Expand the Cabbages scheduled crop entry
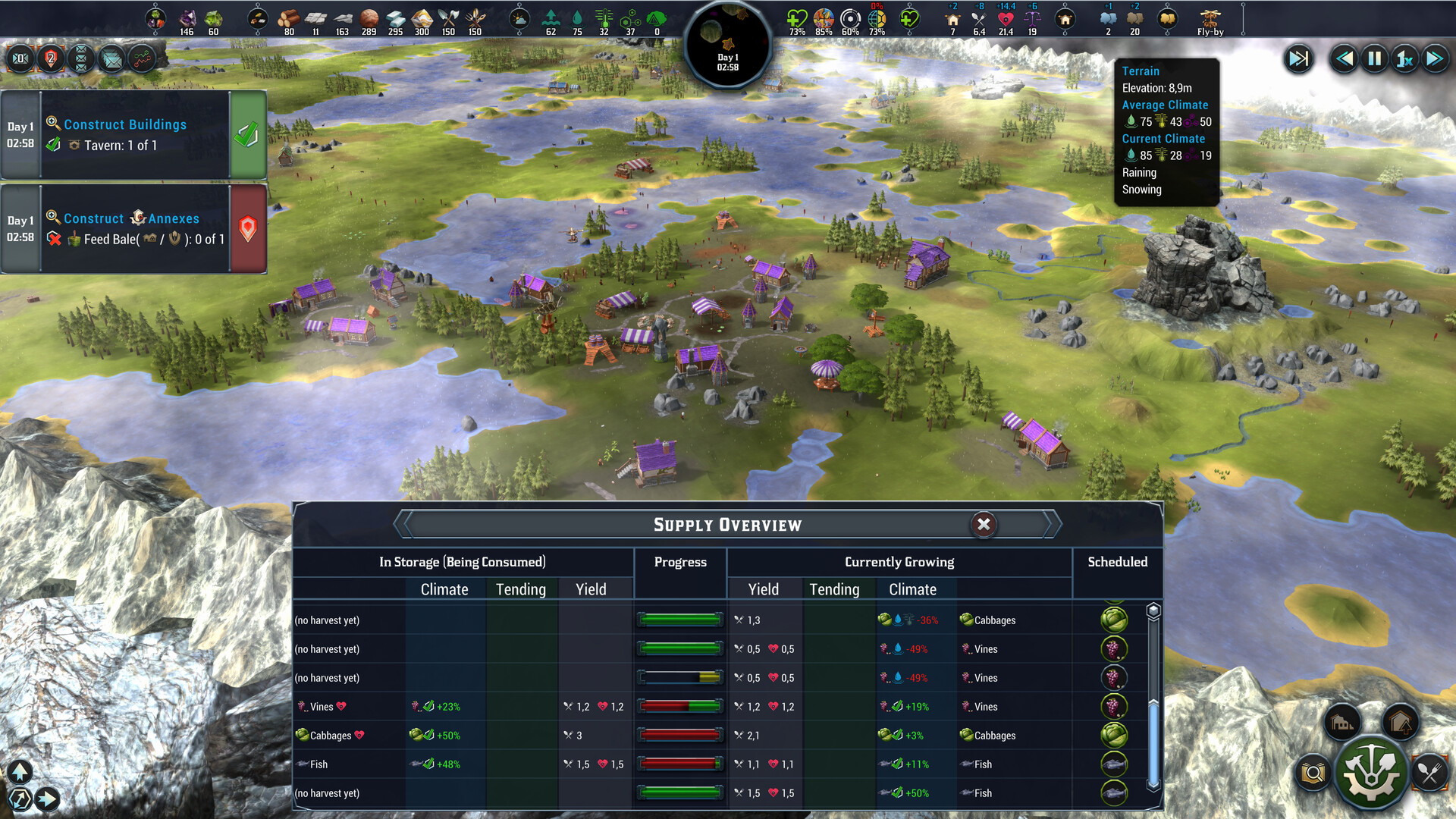1456x819 pixels. coord(1113,620)
